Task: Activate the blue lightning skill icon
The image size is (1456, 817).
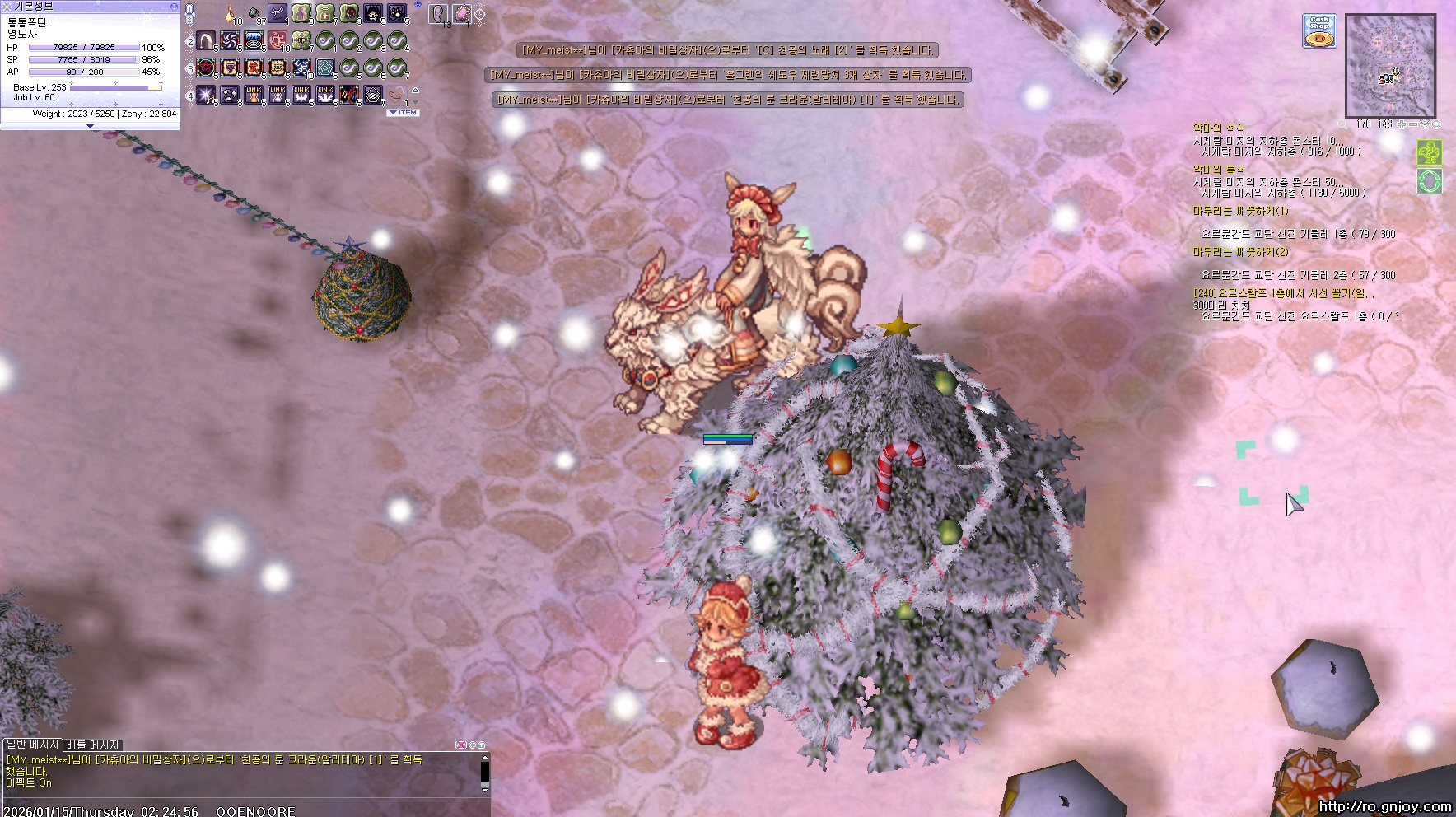Action: tap(301, 68)
